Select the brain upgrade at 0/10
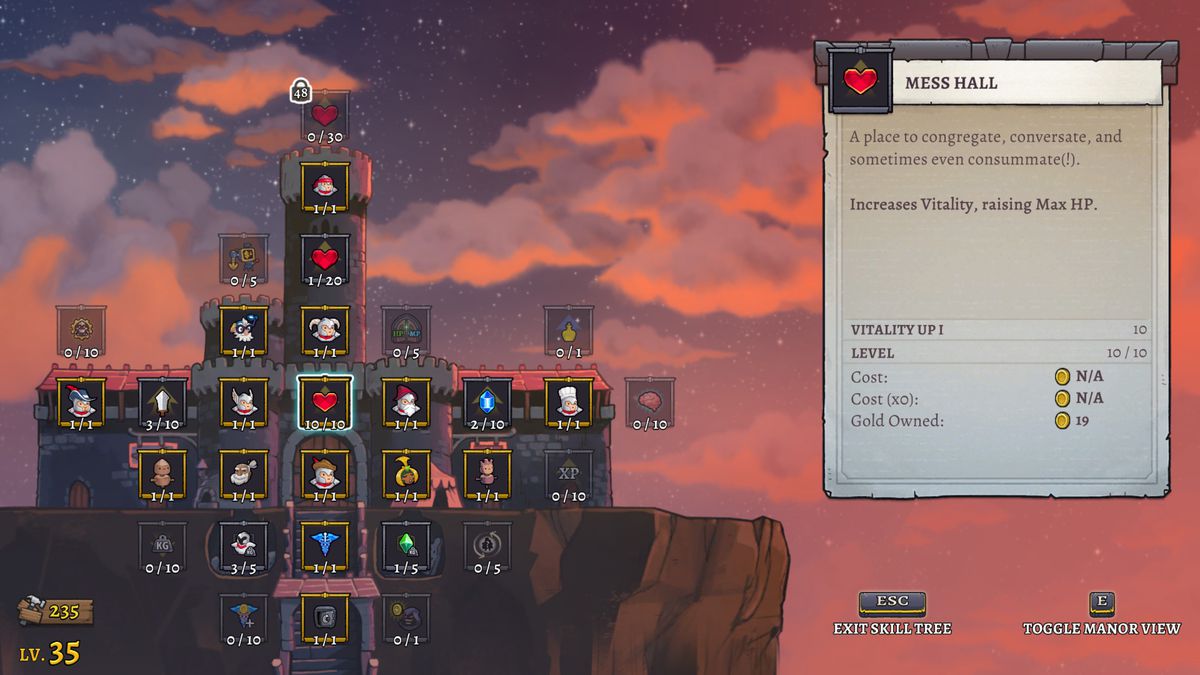The image size is (1200, 675). click(x=650, y=402)
